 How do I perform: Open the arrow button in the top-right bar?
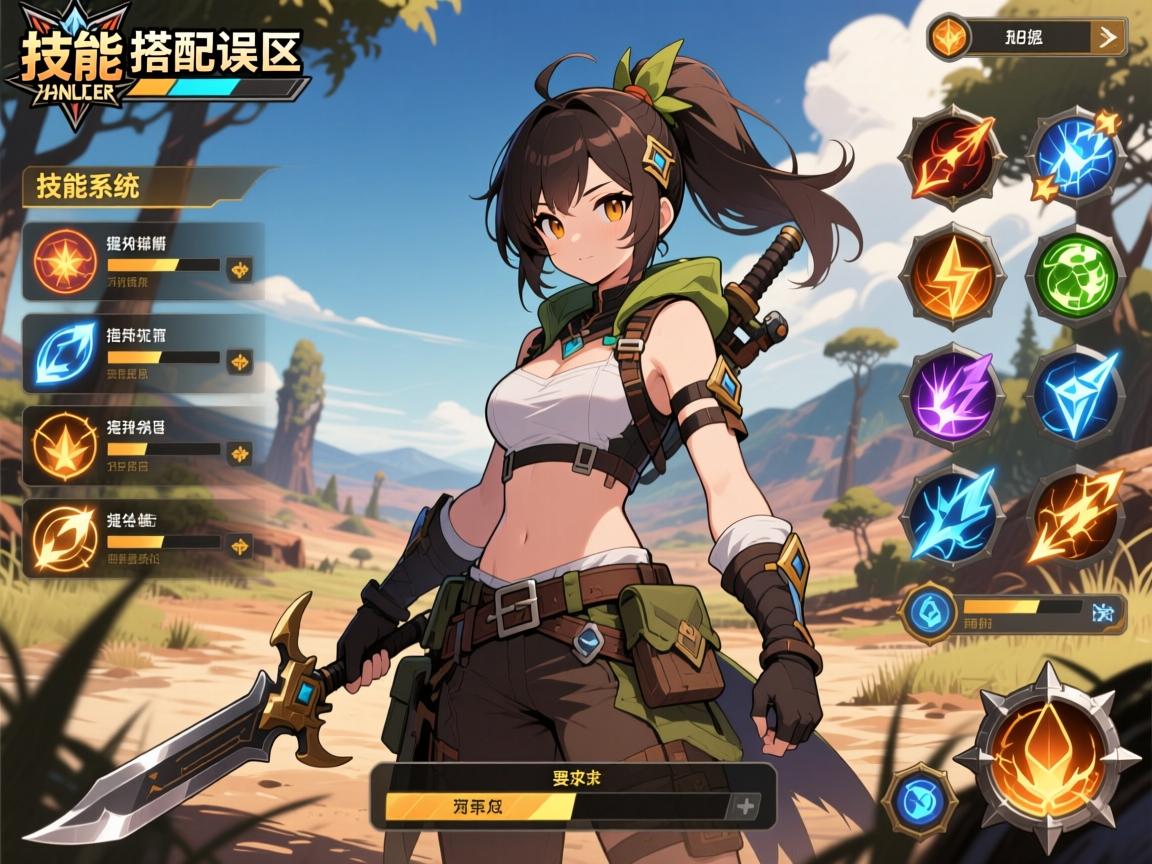click(x=1107, y=38)
